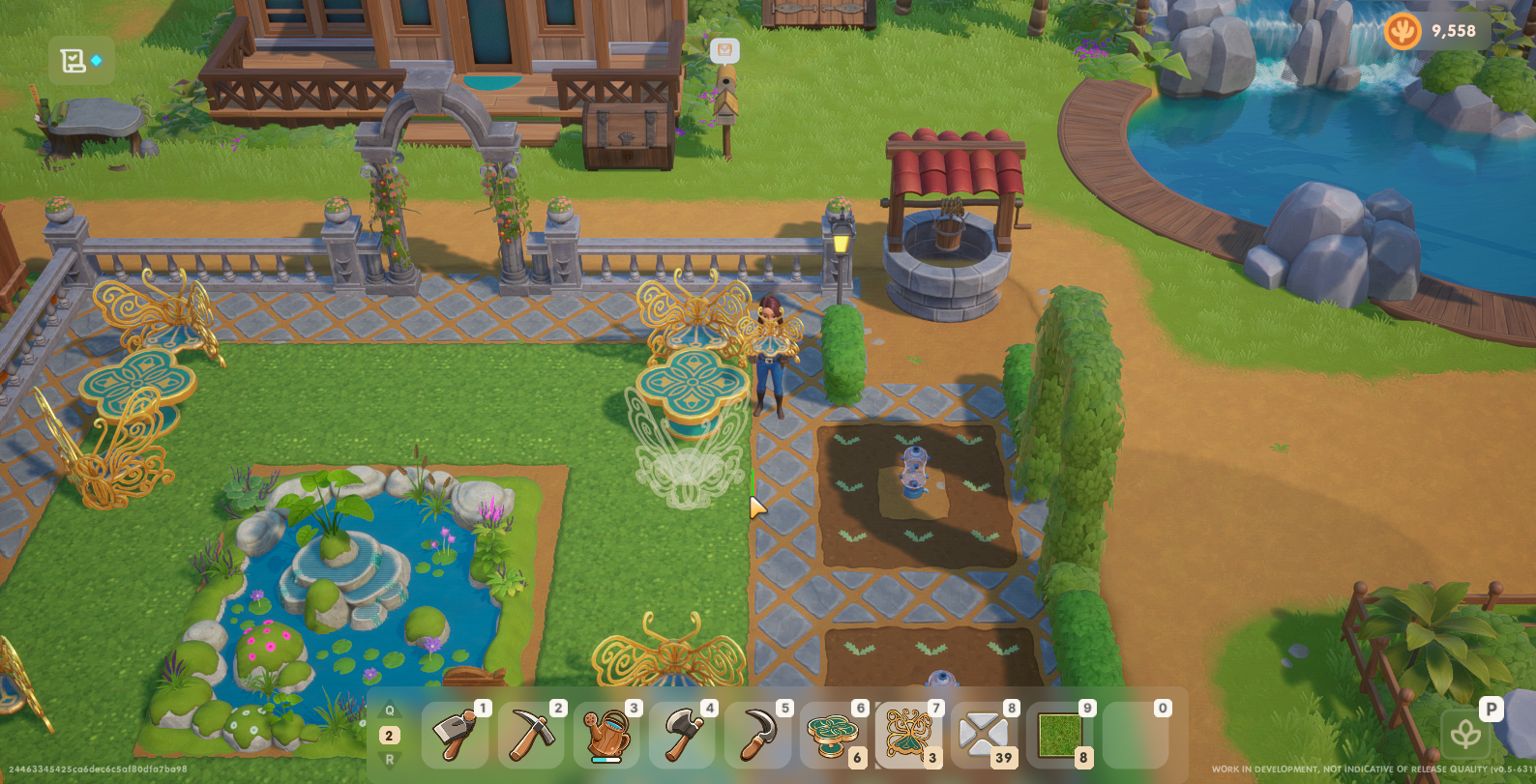Viewport: 1536px width, 784px height.
Task: Choose the wooden watering can slot
Action: (x=606, y=735)
